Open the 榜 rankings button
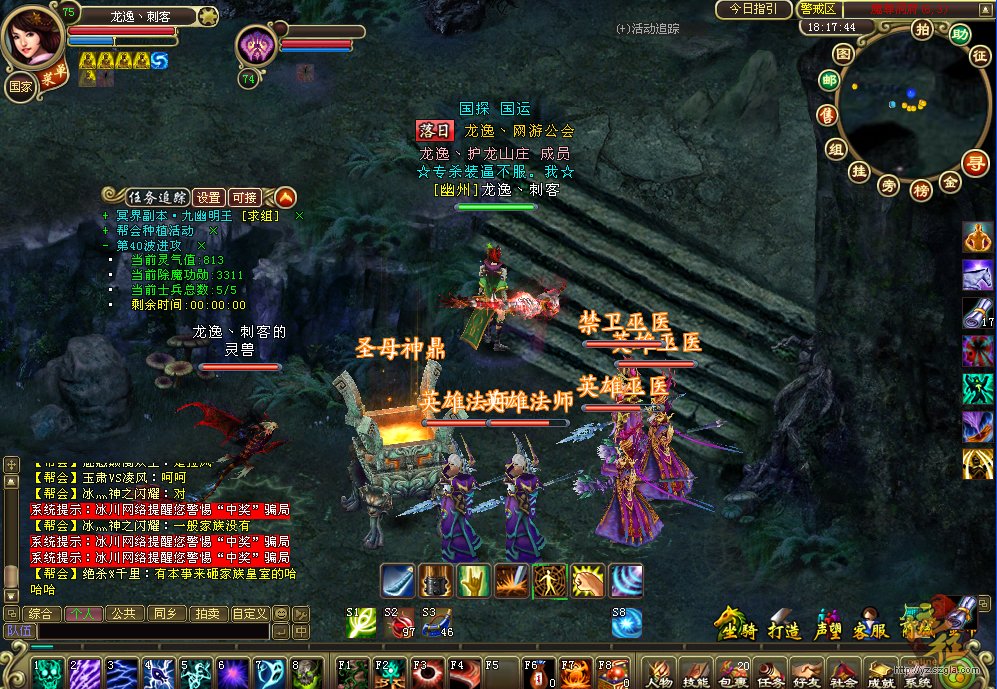The width and height of the screenshot is (997, 689). point(921,189)
